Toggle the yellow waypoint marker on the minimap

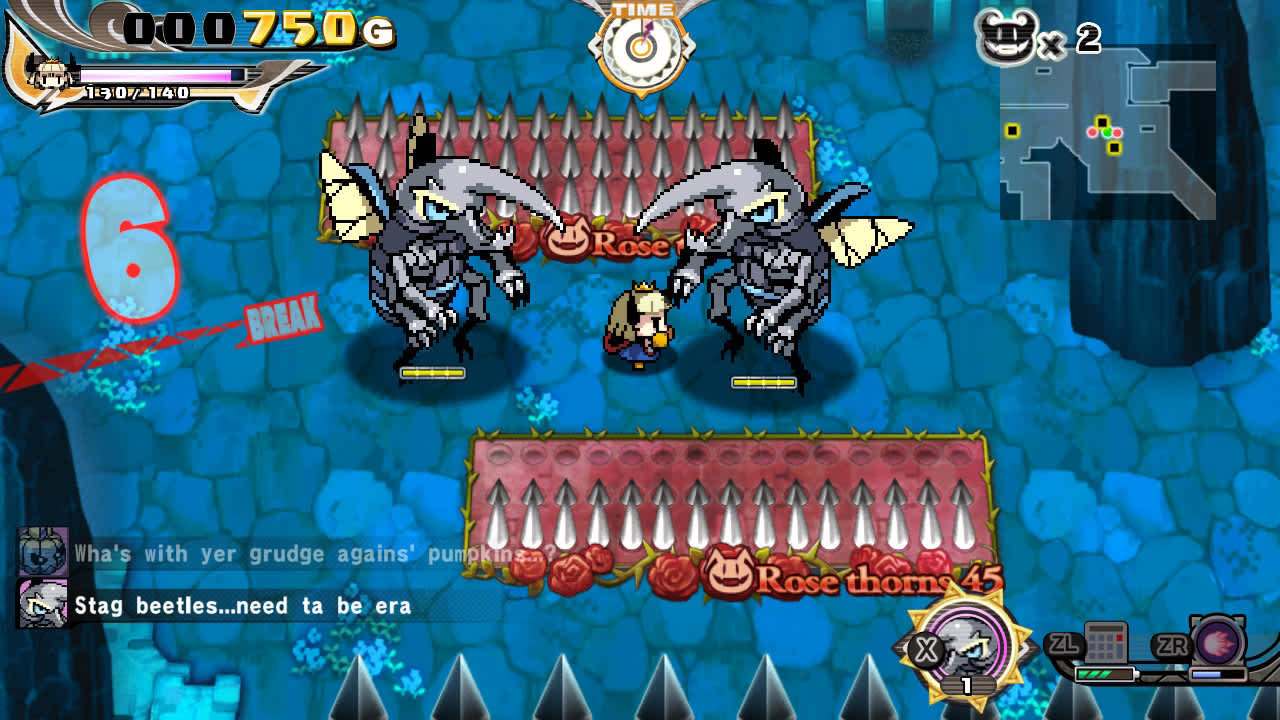[1101, 122]
